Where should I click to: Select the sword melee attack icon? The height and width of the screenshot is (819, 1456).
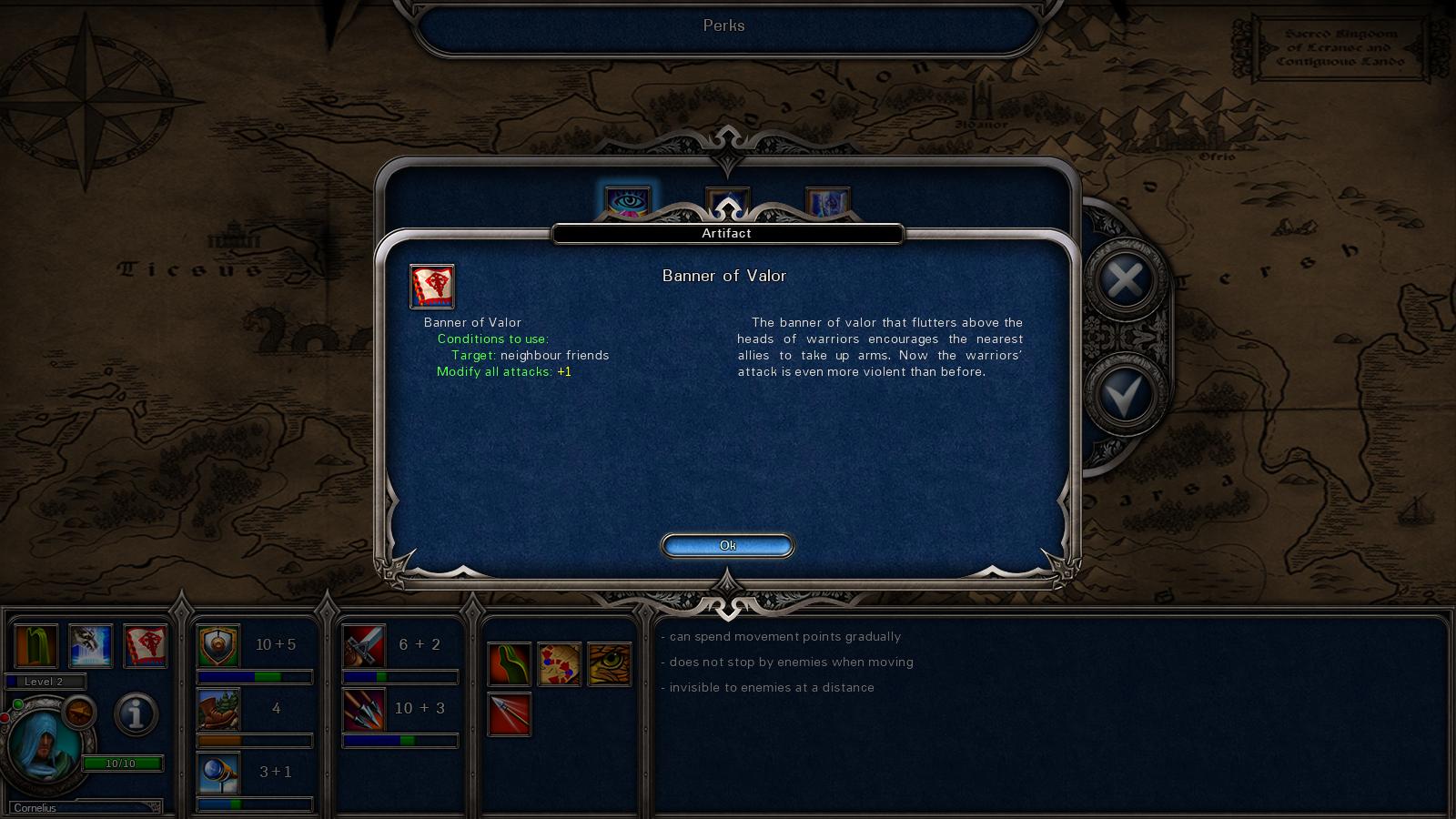pos(364,646)
